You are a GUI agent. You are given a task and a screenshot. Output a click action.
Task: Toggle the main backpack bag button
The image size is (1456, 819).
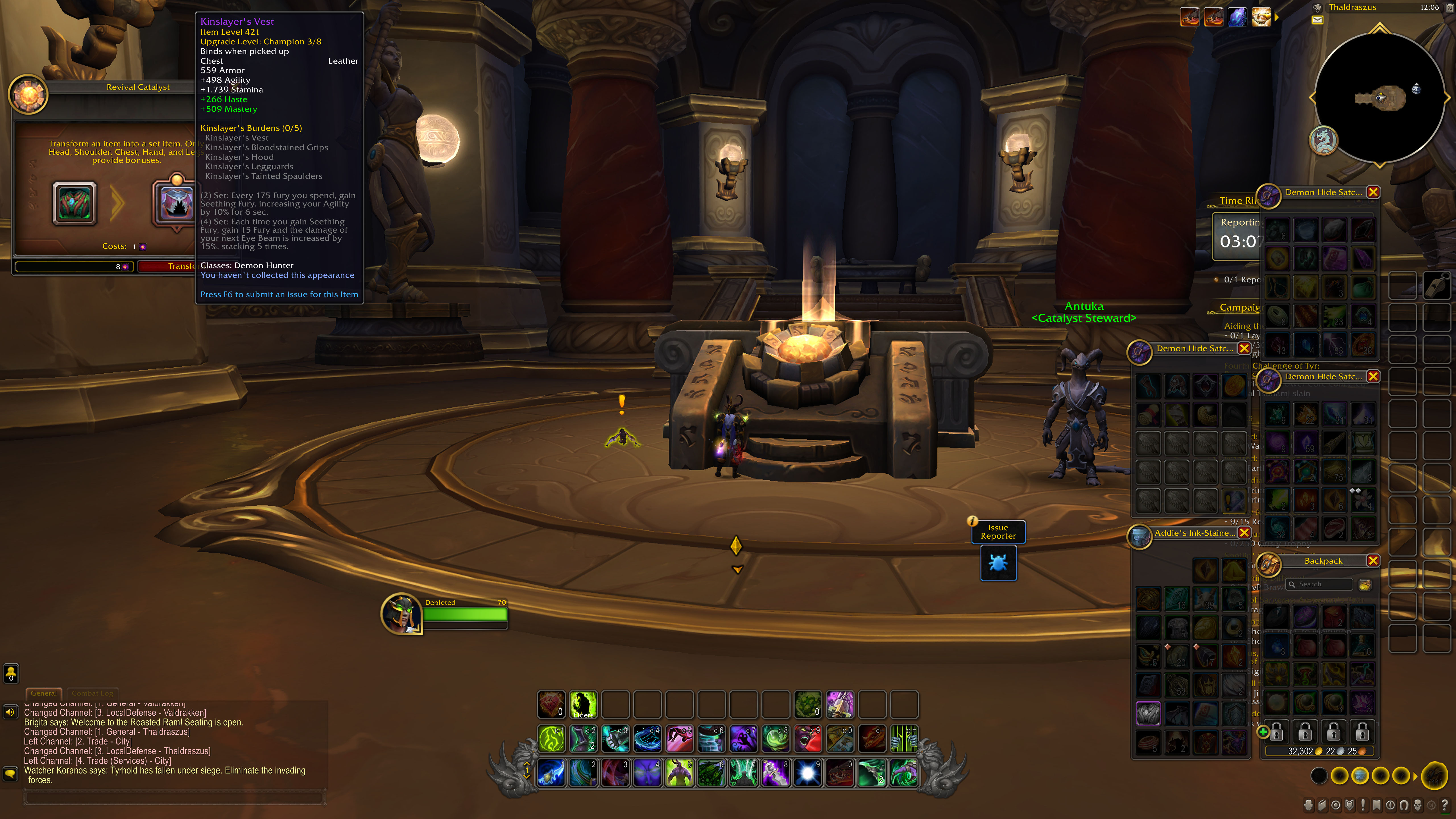(x=1434, y=776)
